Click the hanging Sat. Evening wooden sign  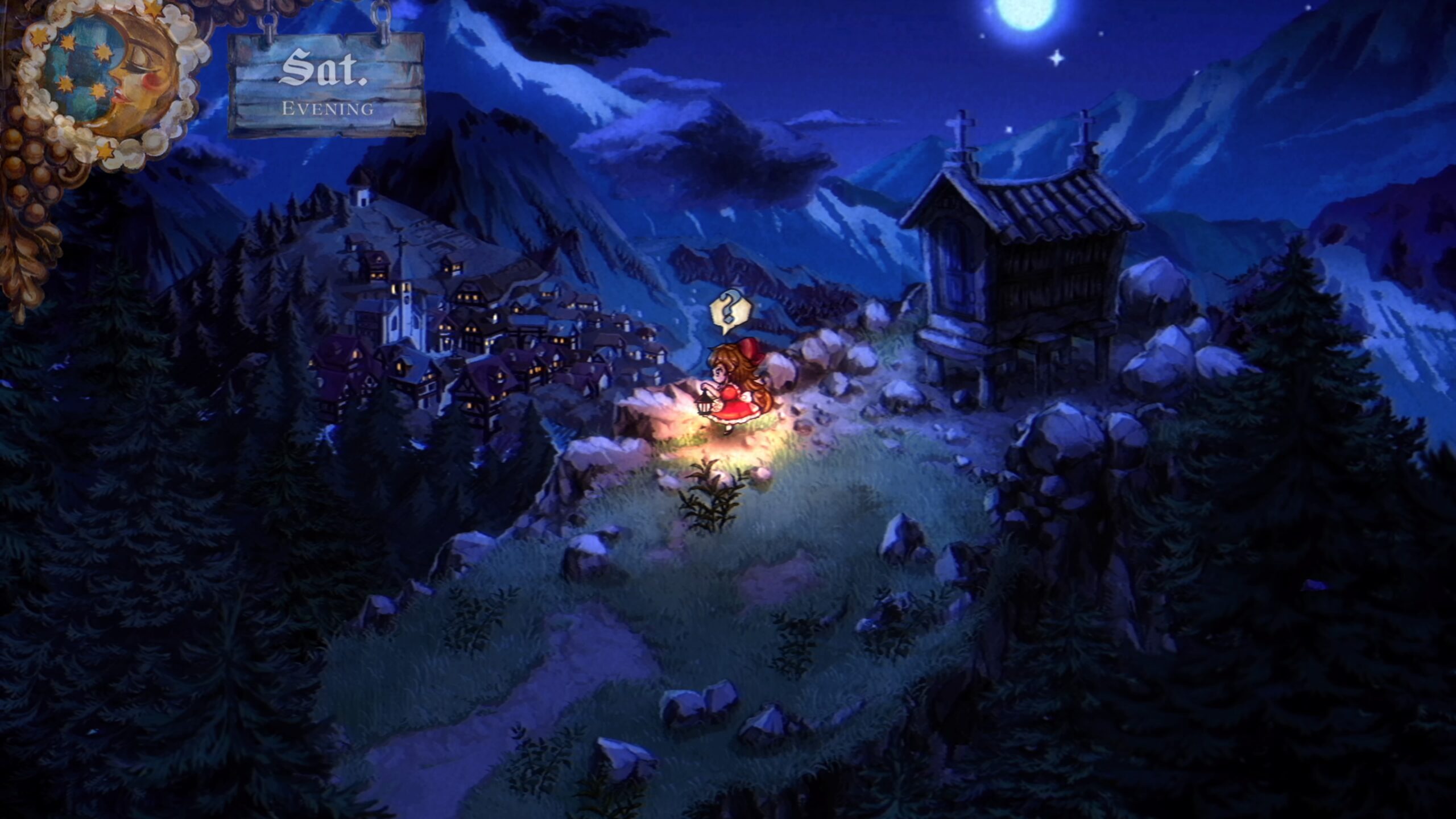[326, 85]
